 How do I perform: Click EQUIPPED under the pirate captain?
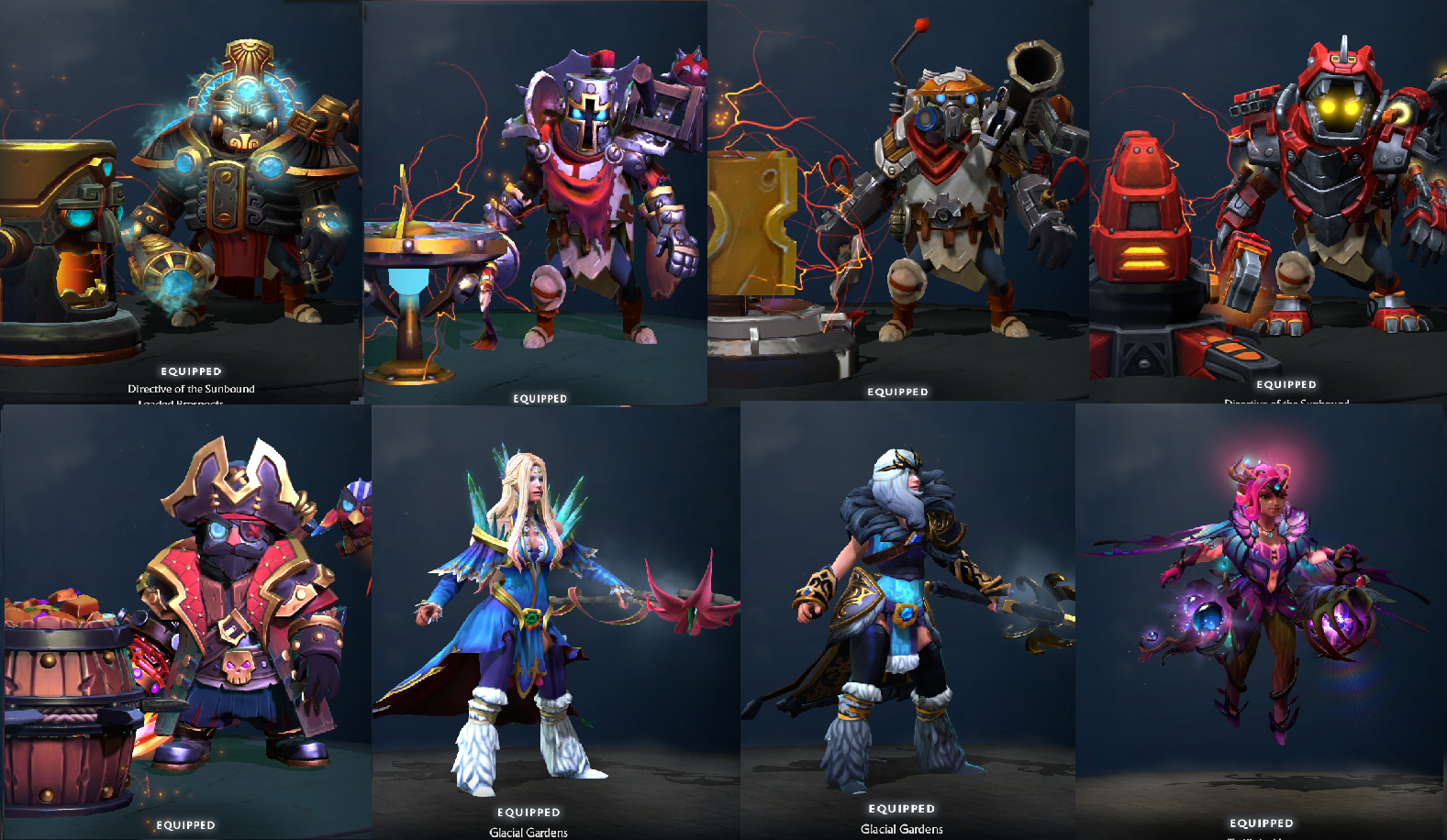(185, 823)
